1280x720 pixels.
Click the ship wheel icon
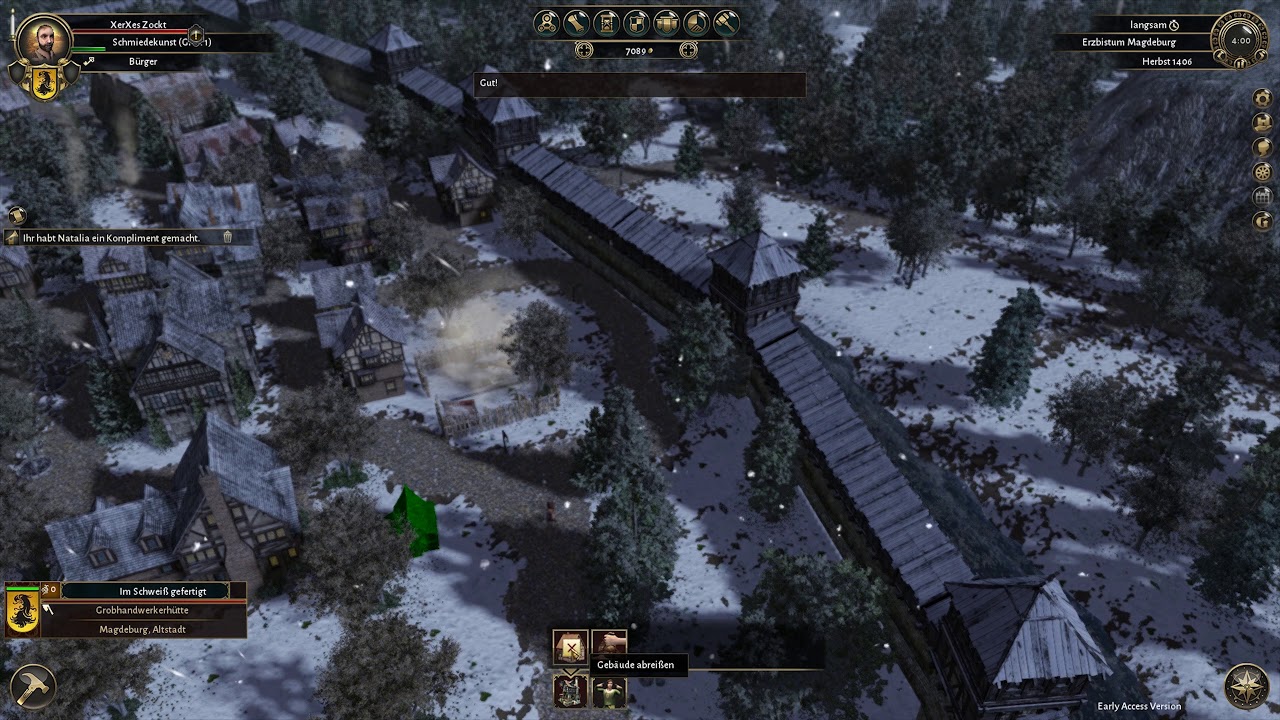1262,171
